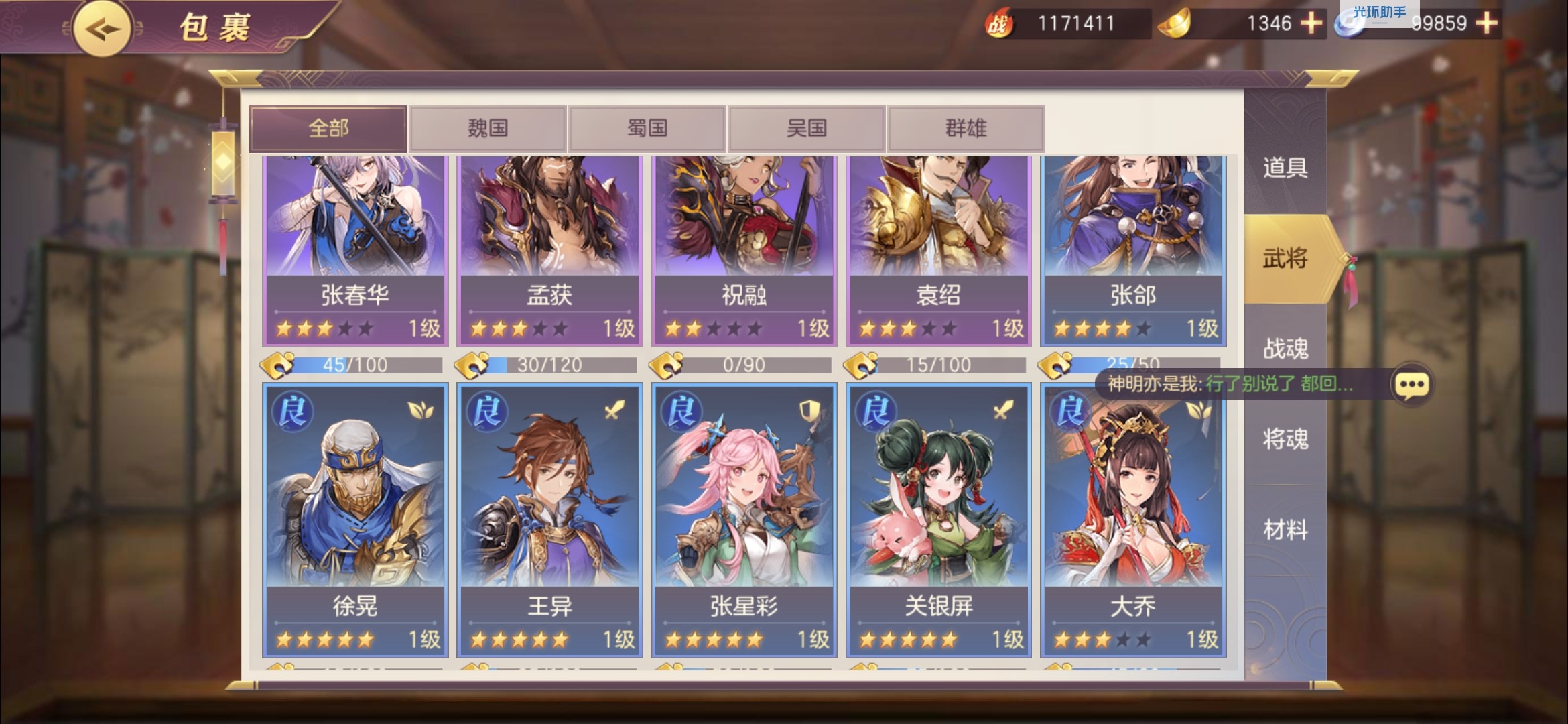
Task: Select the 群雄 faction tab
Action: click(x=966, y=128)
